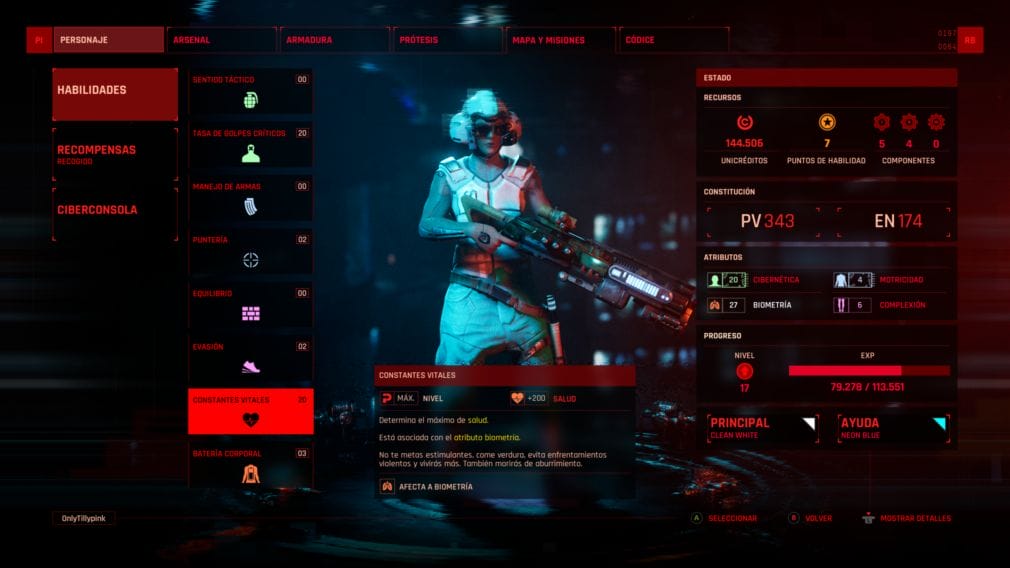Select the Sentido Táctico skill

250,91
